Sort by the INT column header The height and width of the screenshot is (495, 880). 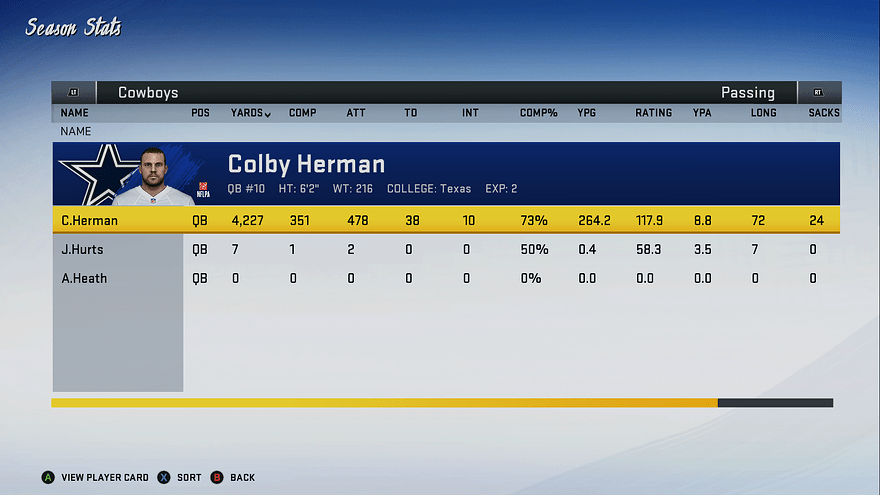pos(470,113)
